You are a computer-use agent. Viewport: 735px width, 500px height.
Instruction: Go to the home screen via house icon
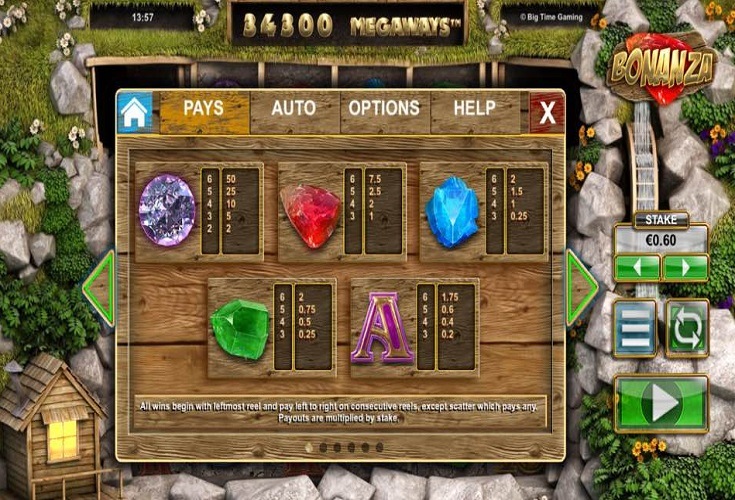[136, 113]
